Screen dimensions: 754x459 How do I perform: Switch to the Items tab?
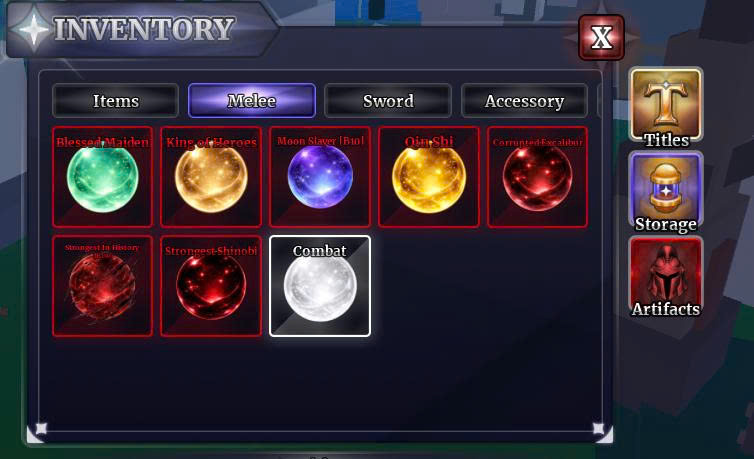(x=116, y=101)
